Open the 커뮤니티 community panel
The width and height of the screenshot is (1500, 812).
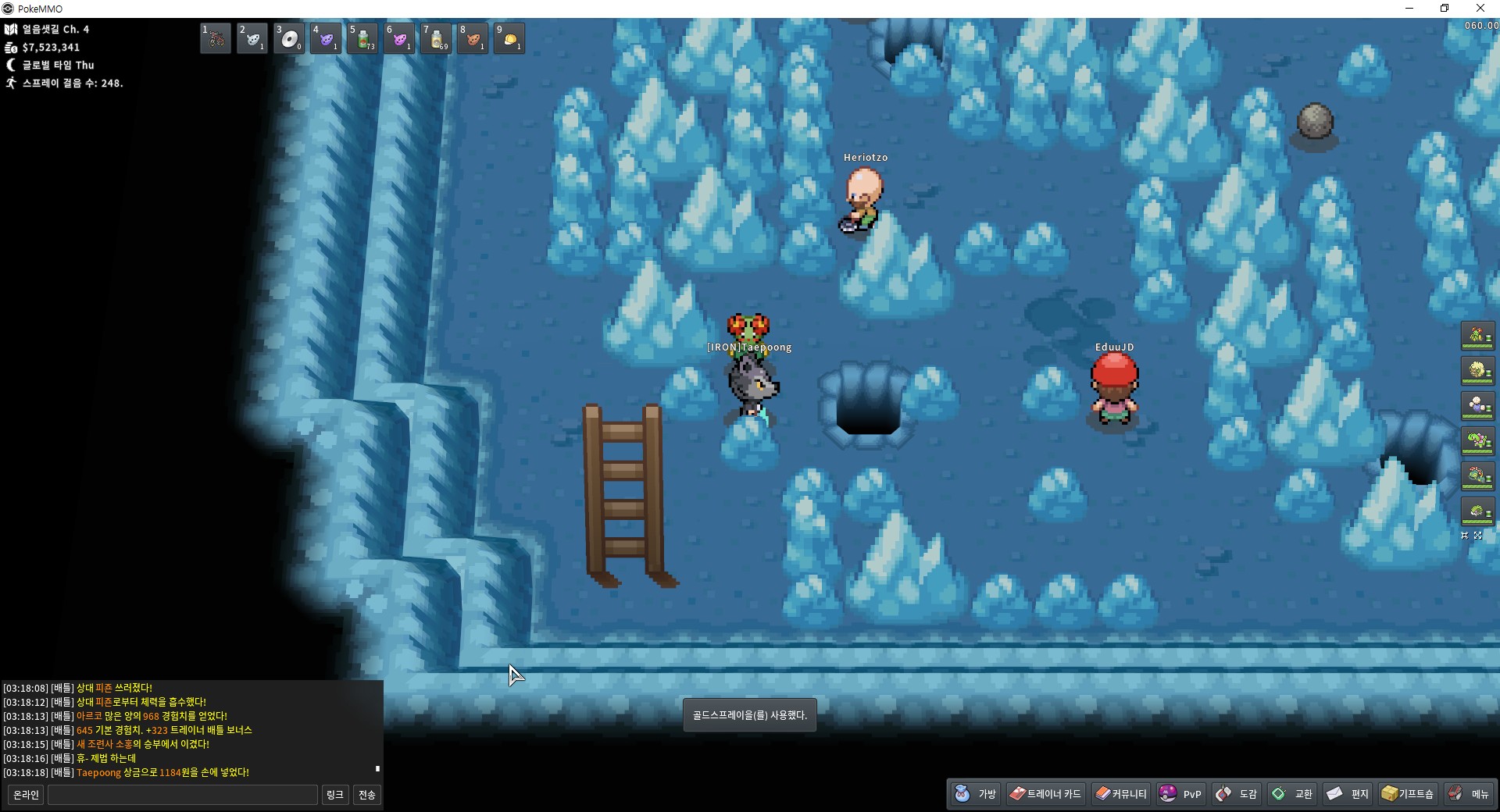[x=1121, y=794]
